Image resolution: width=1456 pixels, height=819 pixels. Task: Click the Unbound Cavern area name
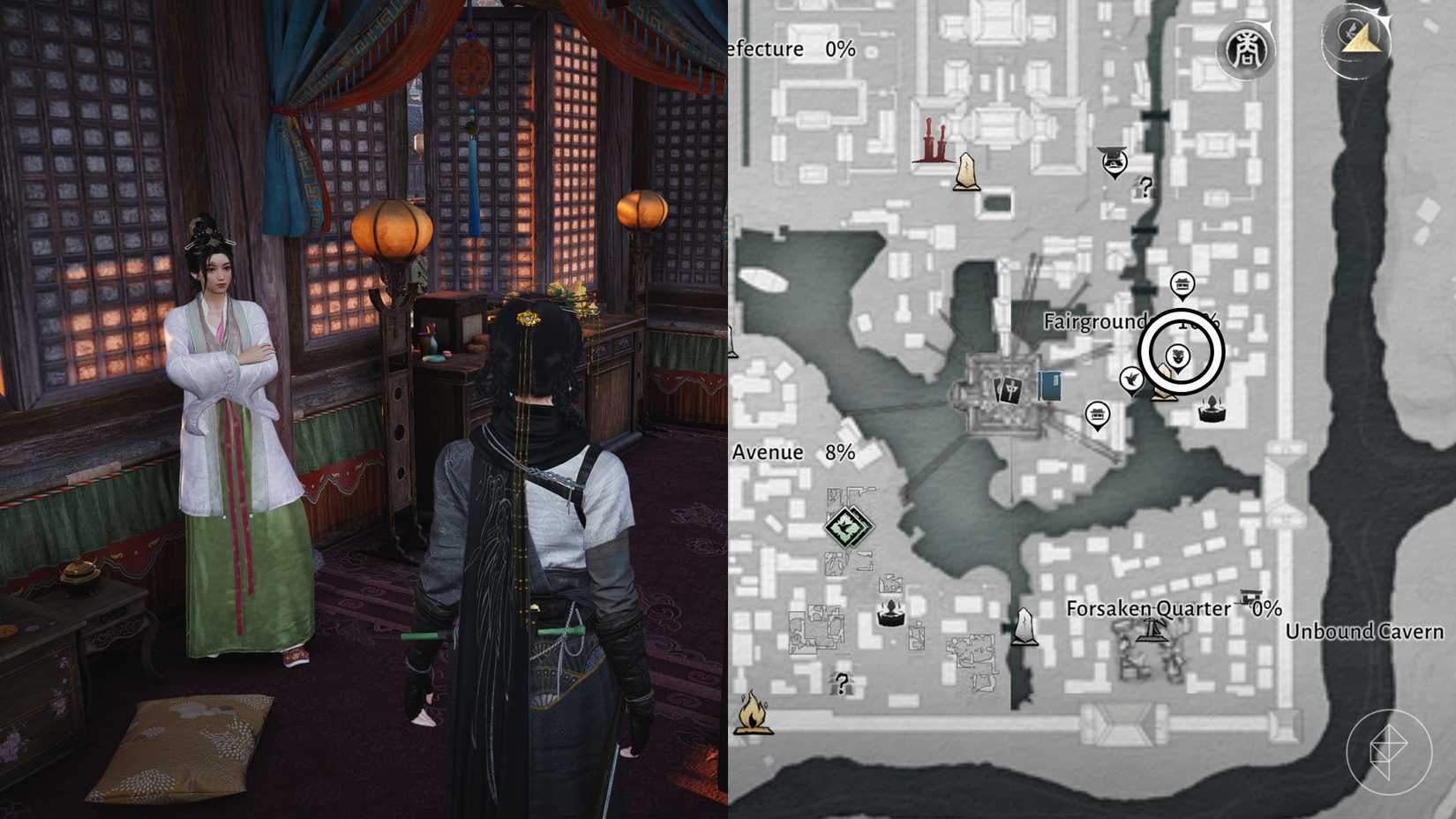pos(1362,633)
